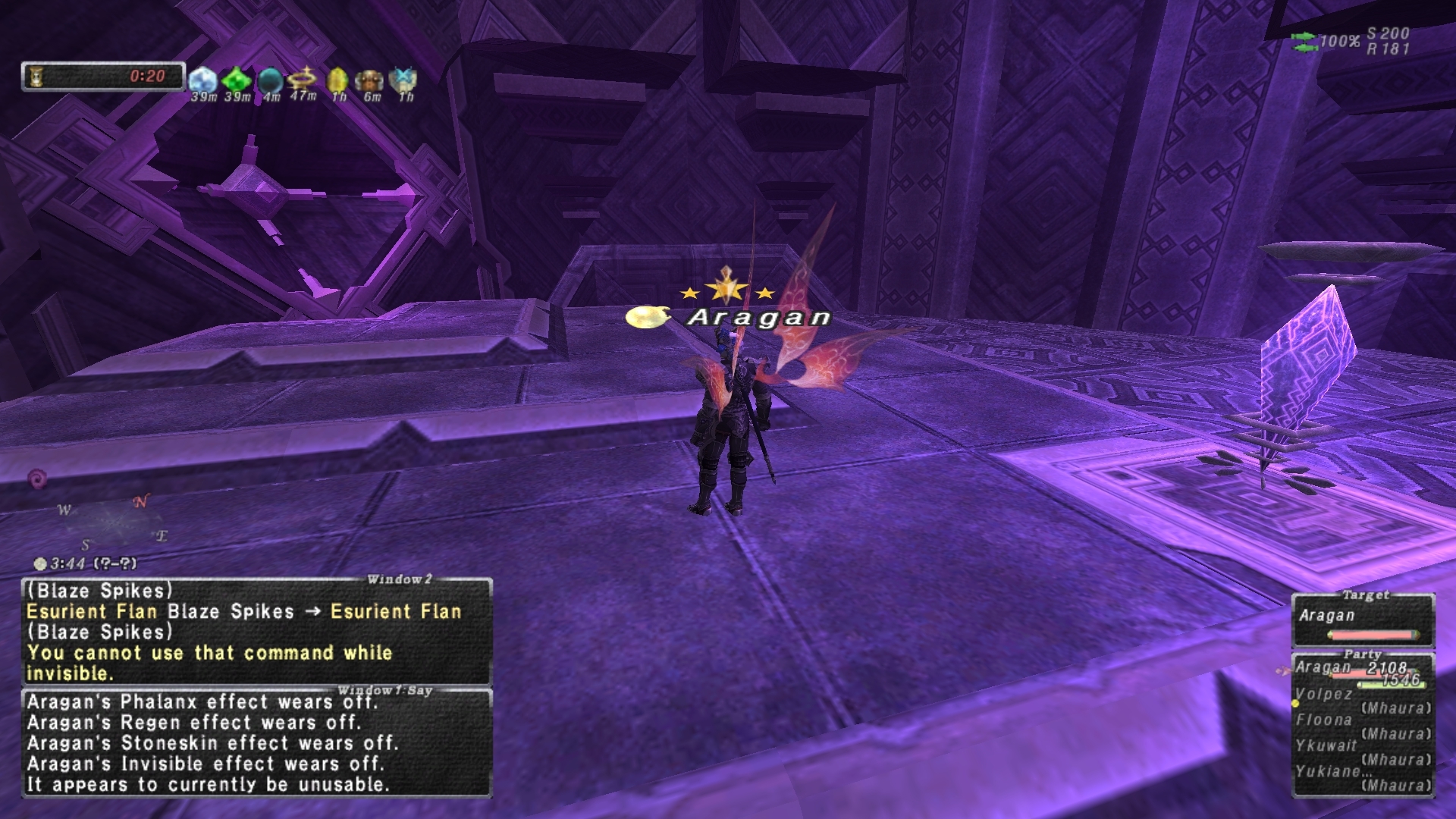The image size is (1456, 819).
Task: Choose party member Volpez
Action: 1324,694
